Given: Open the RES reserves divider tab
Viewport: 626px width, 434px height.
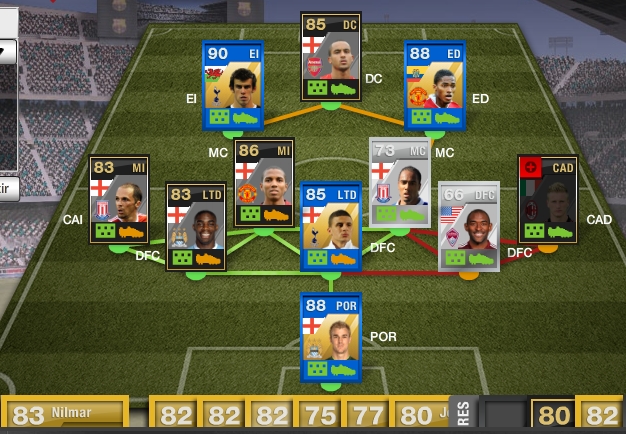Looking at the screenshot, I should pyautogui.click(x=463, y=412).
